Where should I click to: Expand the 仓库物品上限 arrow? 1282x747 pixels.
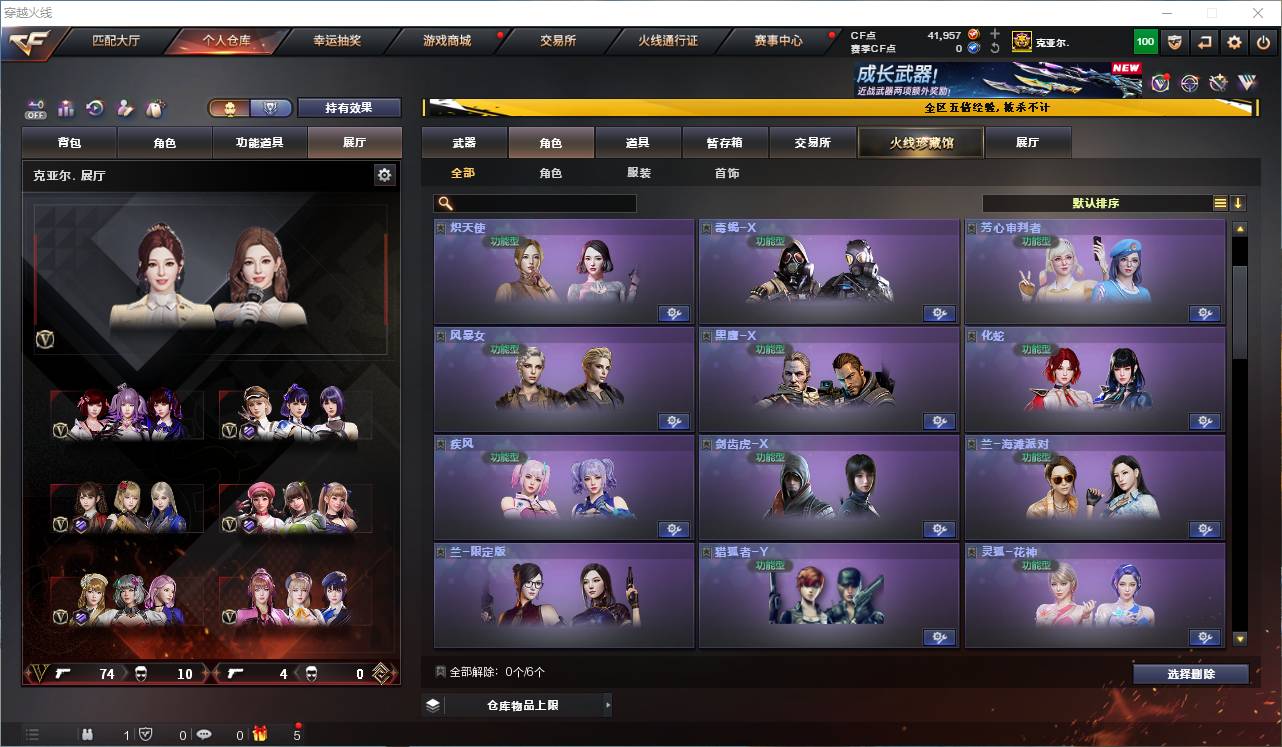[x=608, y=704]
